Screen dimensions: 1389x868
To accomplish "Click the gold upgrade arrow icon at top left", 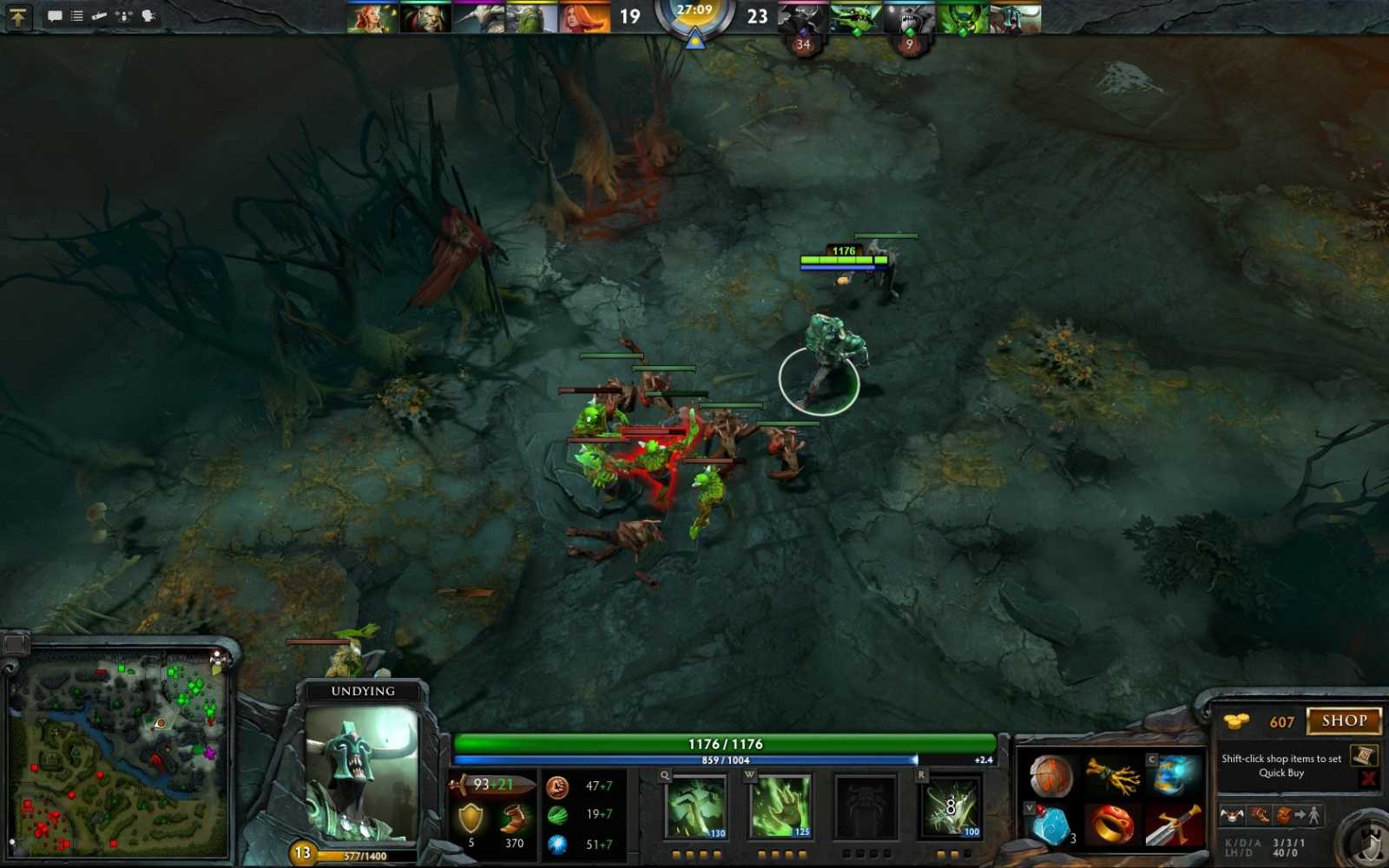I will click(17, 16).
